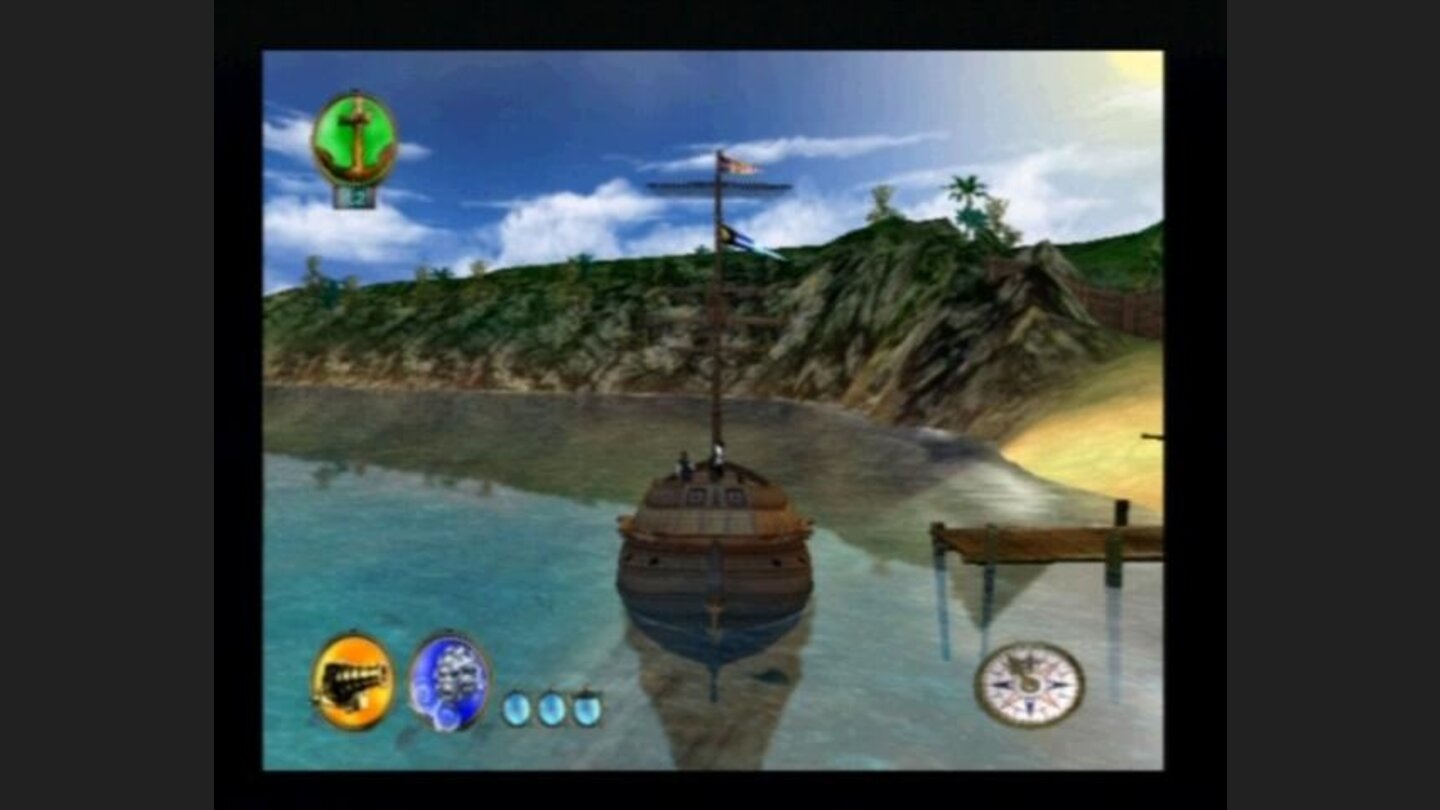Click the blue ship emblem icon
The width and height of the screenshot is (1440, 810).
pos(452,682)
